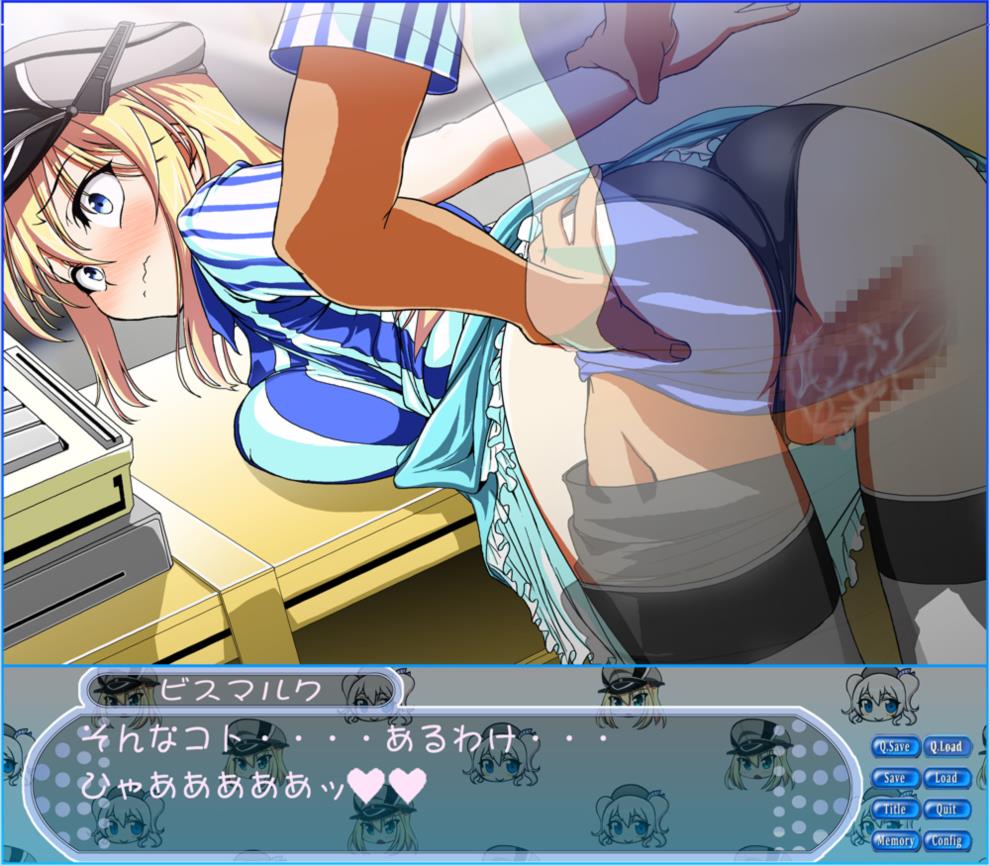Open the Config settings
The height and width of the screenshot is (866, 990).
[945, 841]
